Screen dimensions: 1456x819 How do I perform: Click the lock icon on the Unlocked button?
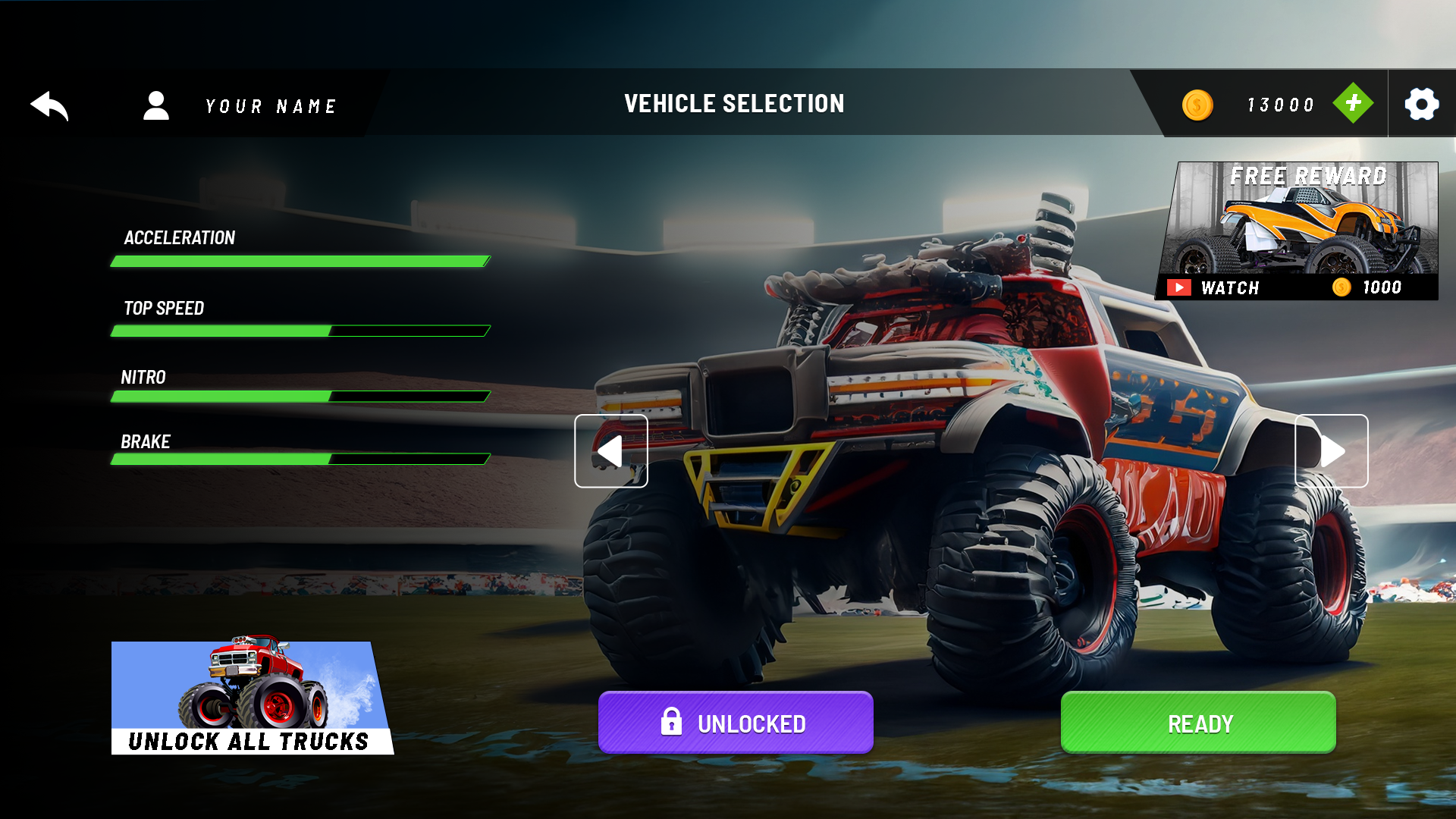672,723
